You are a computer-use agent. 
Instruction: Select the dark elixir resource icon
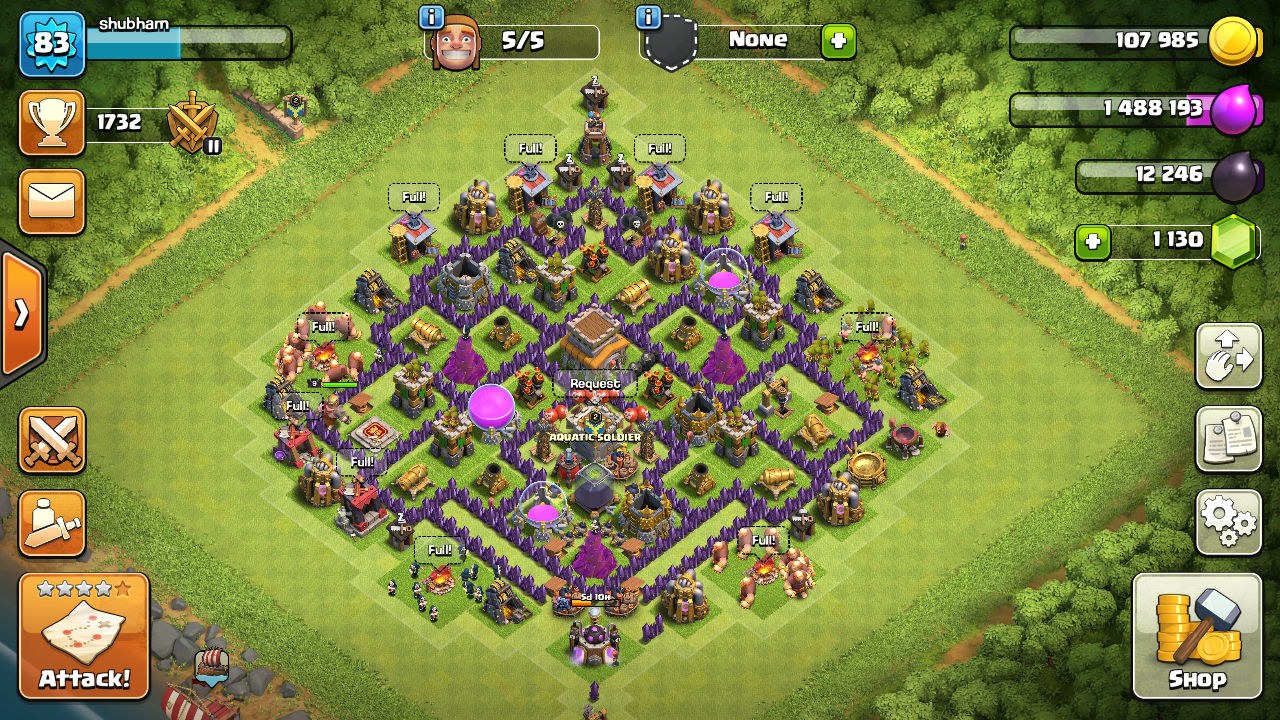tap(1234, 176)
